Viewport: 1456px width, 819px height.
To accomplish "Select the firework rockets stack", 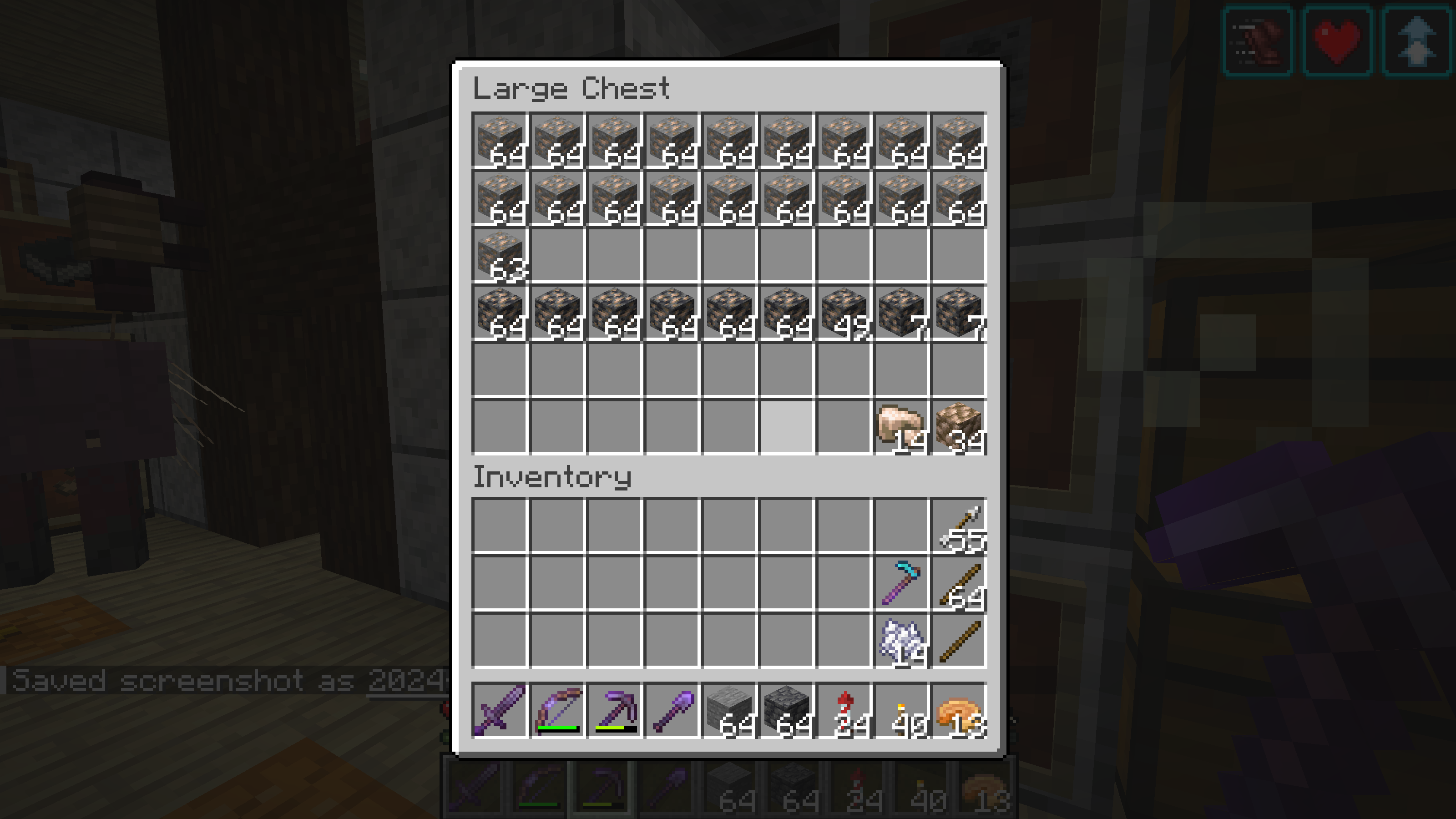I will 844,710.
